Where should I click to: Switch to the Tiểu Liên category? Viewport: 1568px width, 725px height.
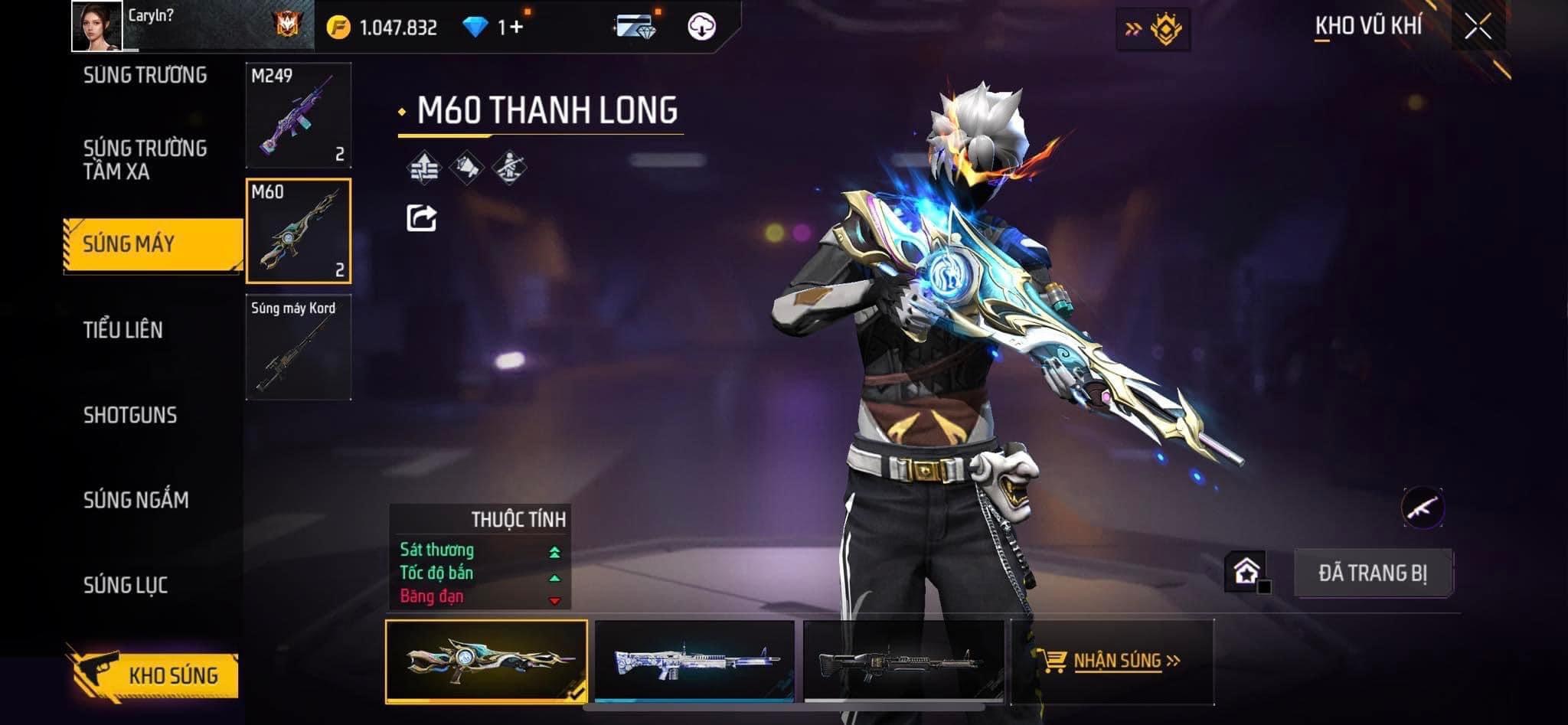click(122, 330)
